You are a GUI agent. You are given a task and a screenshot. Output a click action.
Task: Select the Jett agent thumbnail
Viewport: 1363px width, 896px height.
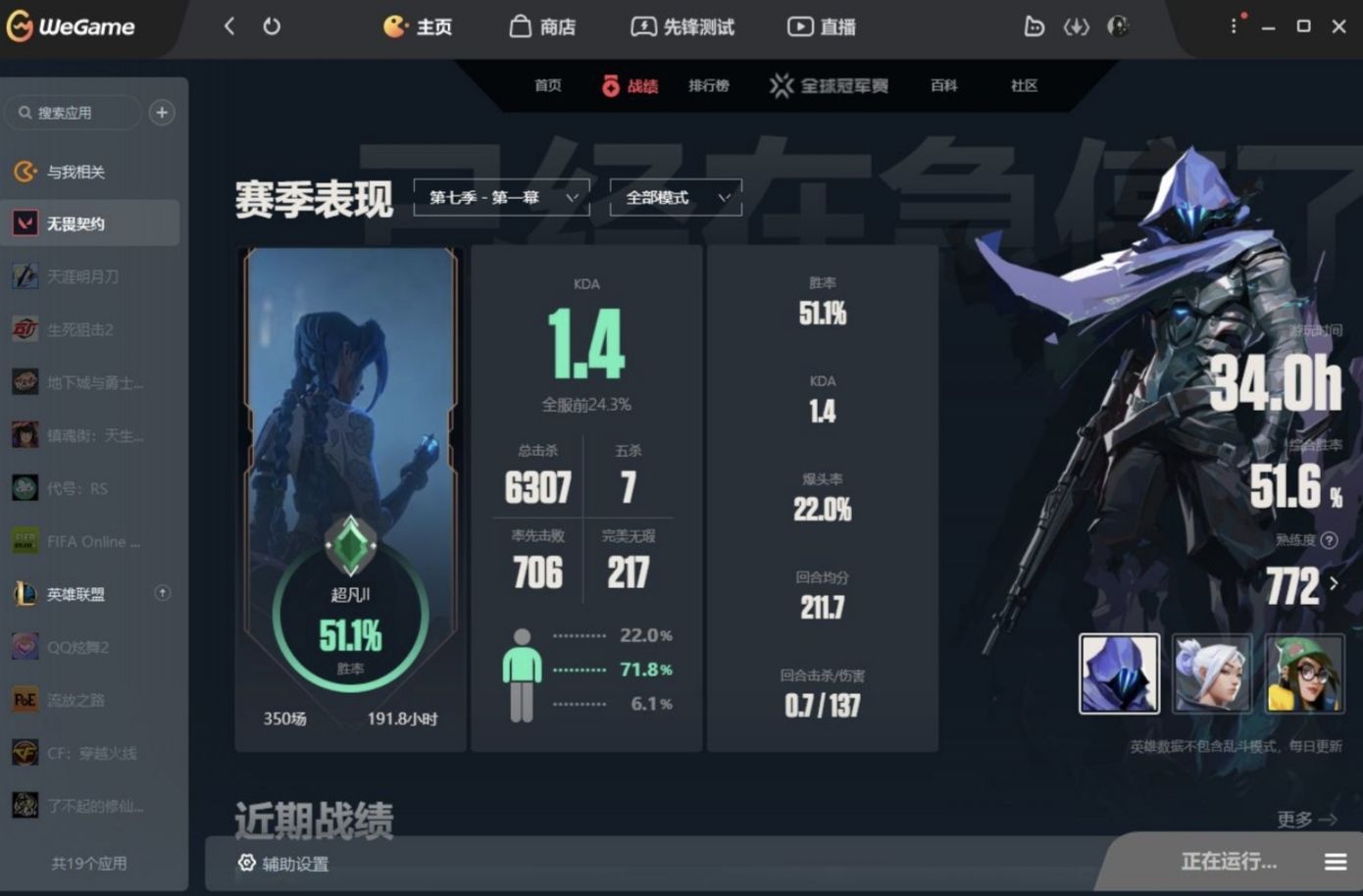click(x=1212, y=673)
